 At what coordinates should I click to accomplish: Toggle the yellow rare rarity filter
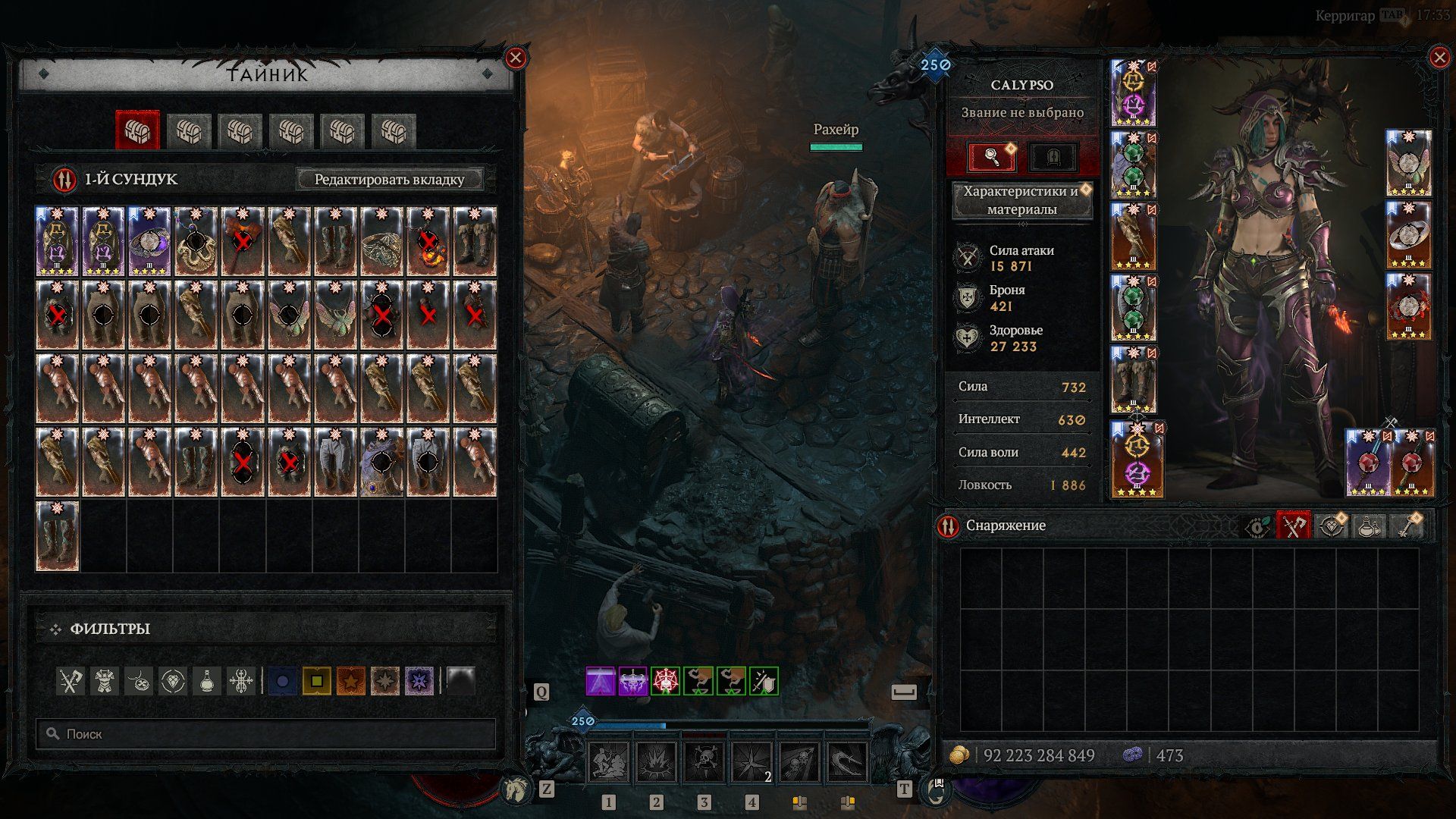(x=316, y=681)
